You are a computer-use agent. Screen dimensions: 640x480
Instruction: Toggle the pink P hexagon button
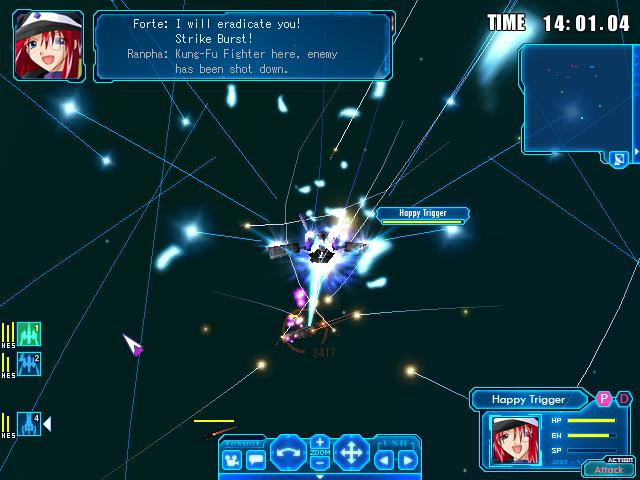click(x=604, y=398)
